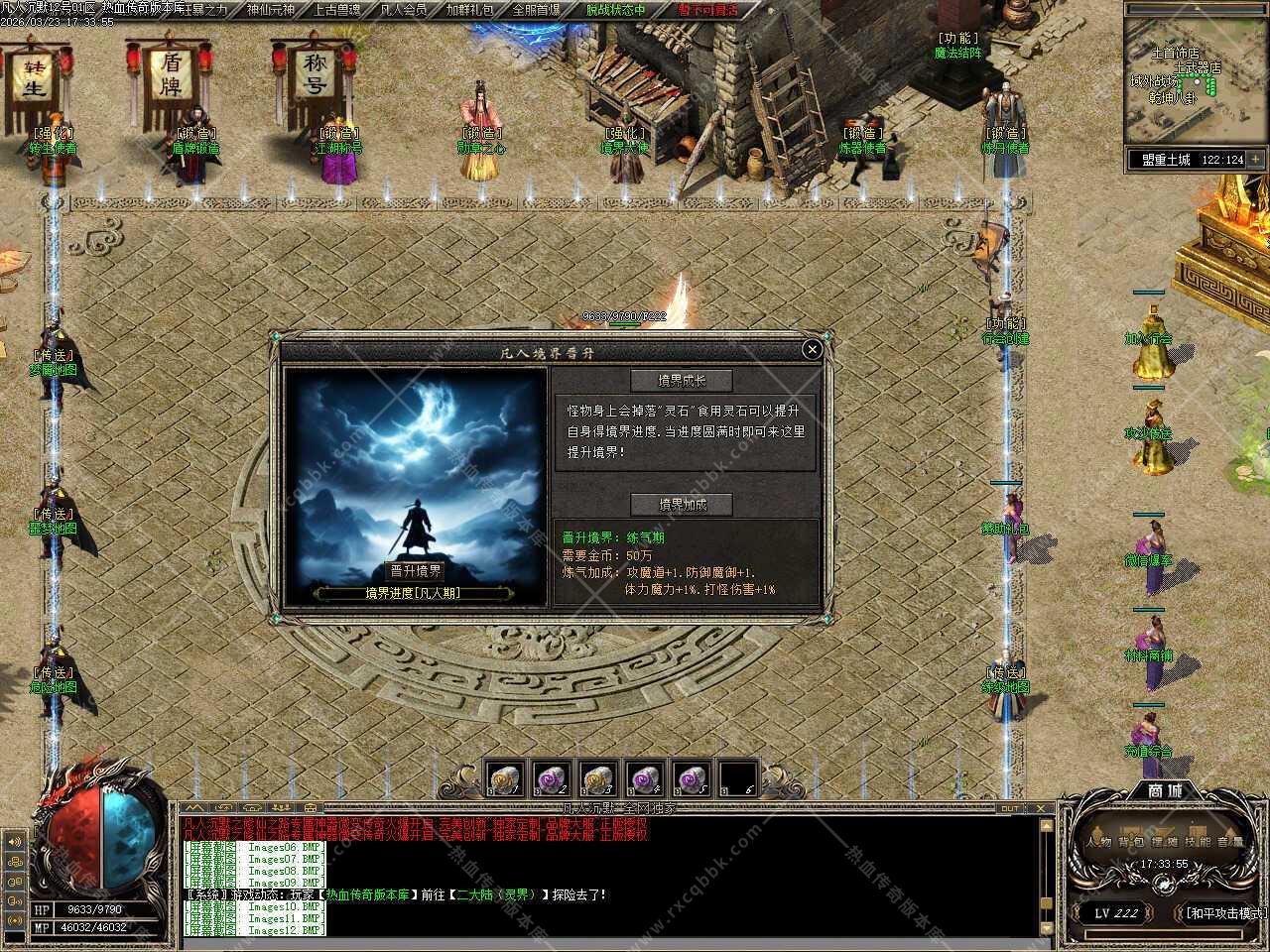Viewport: 1270px width, 952px height.
Task: Click the speaker icon beside the chat
Action: (x=15, y=843)
